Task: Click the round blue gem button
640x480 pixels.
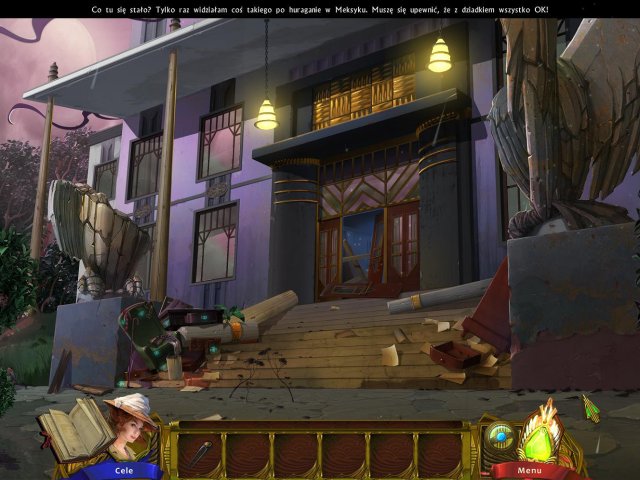Action: click(500, 437)
